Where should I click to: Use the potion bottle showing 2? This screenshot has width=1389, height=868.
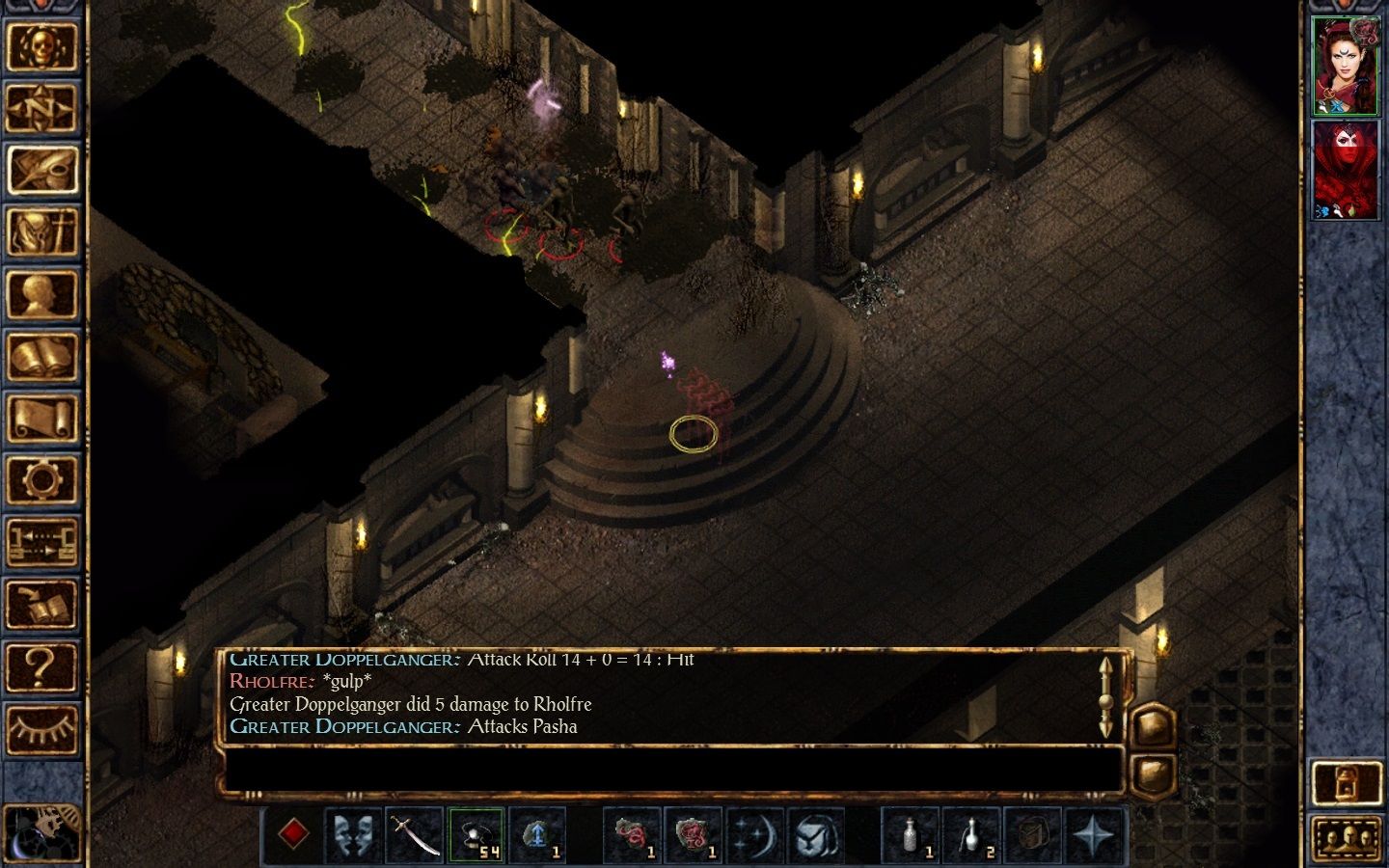coord(972,833)
